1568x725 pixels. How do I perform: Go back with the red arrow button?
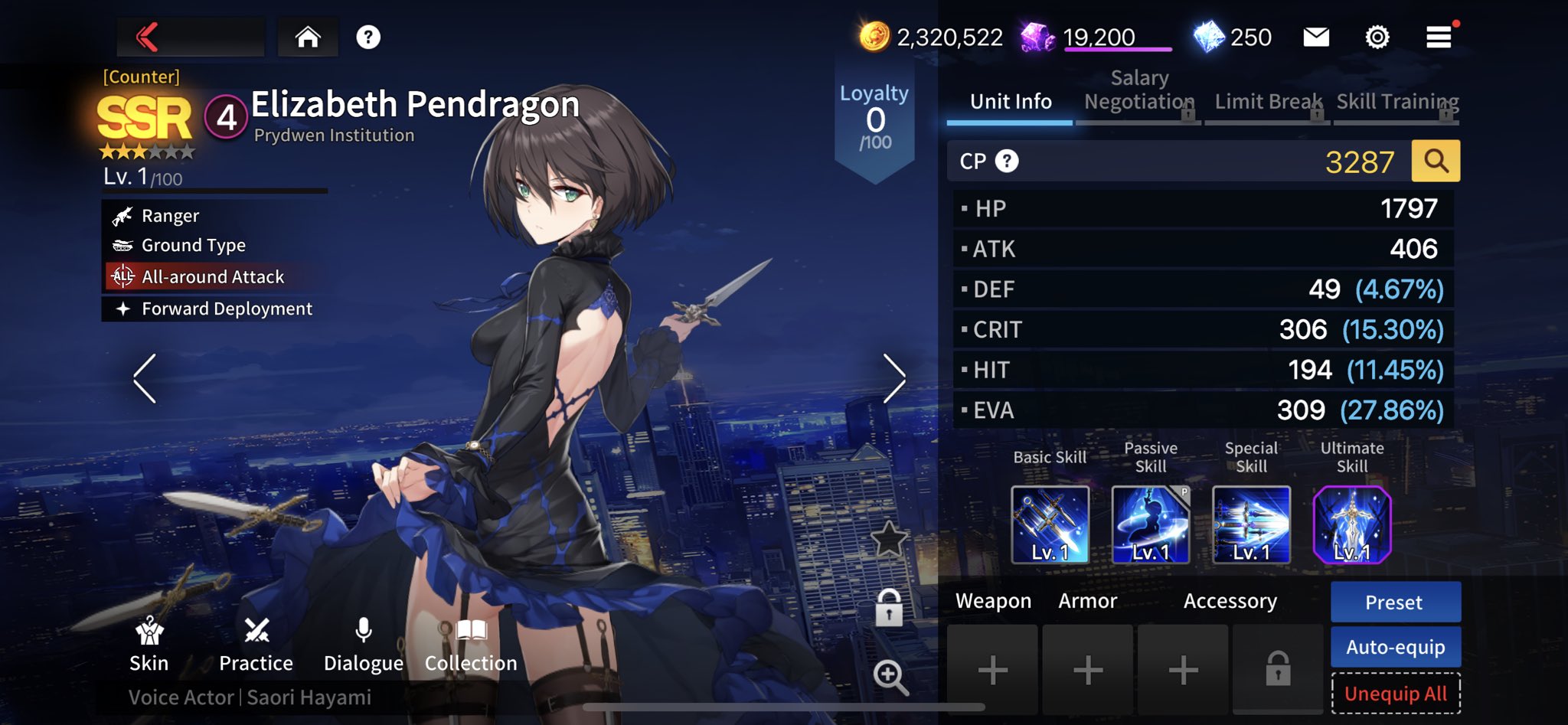pyautogui.click(x=149, y=37)
